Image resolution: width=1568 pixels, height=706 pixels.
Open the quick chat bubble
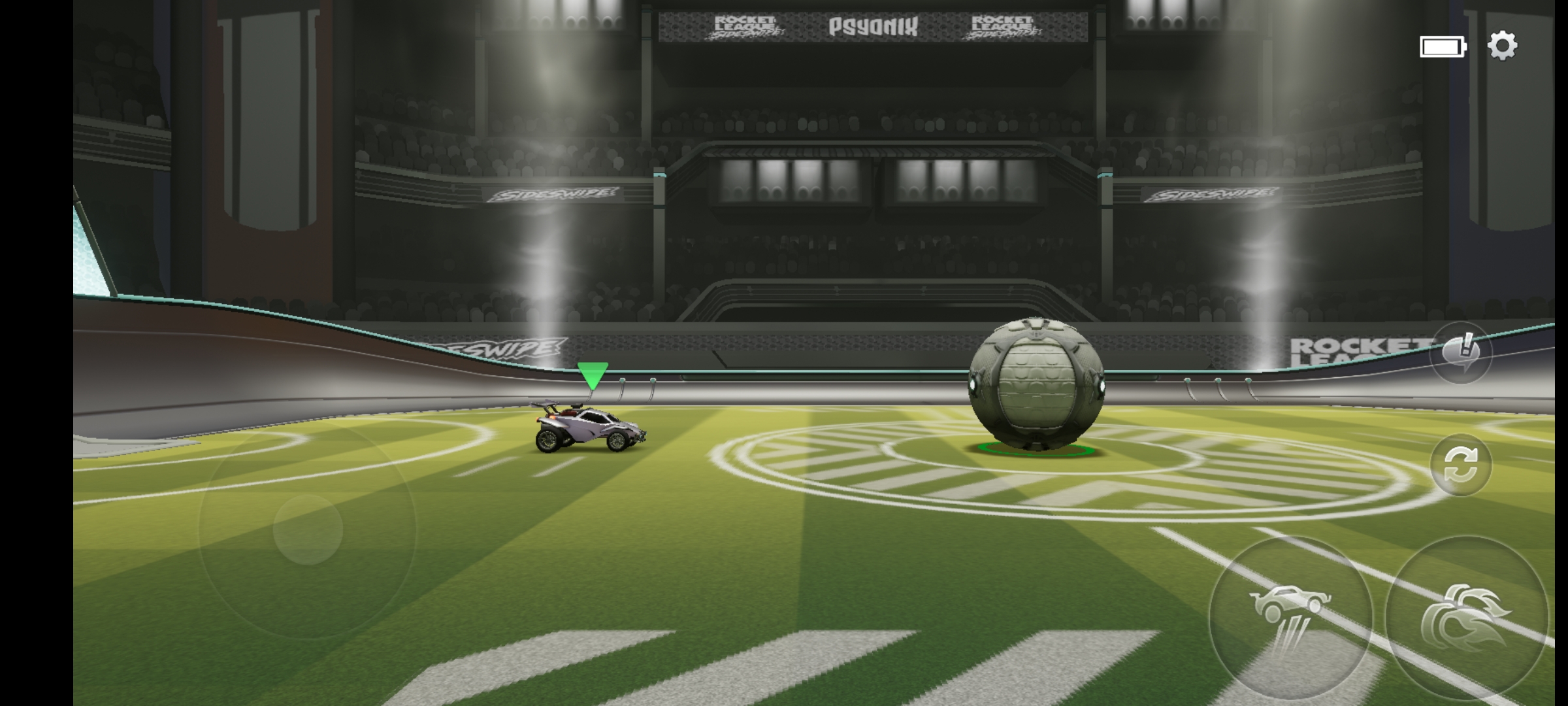coord(1461,353)
